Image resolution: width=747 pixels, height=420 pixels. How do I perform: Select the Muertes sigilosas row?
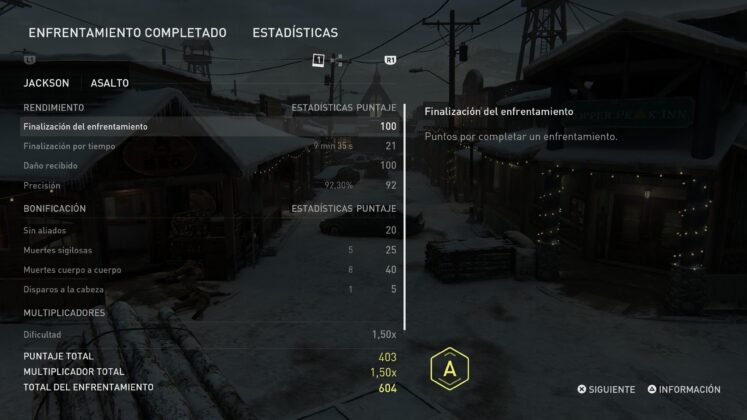[x=209, y=250]
